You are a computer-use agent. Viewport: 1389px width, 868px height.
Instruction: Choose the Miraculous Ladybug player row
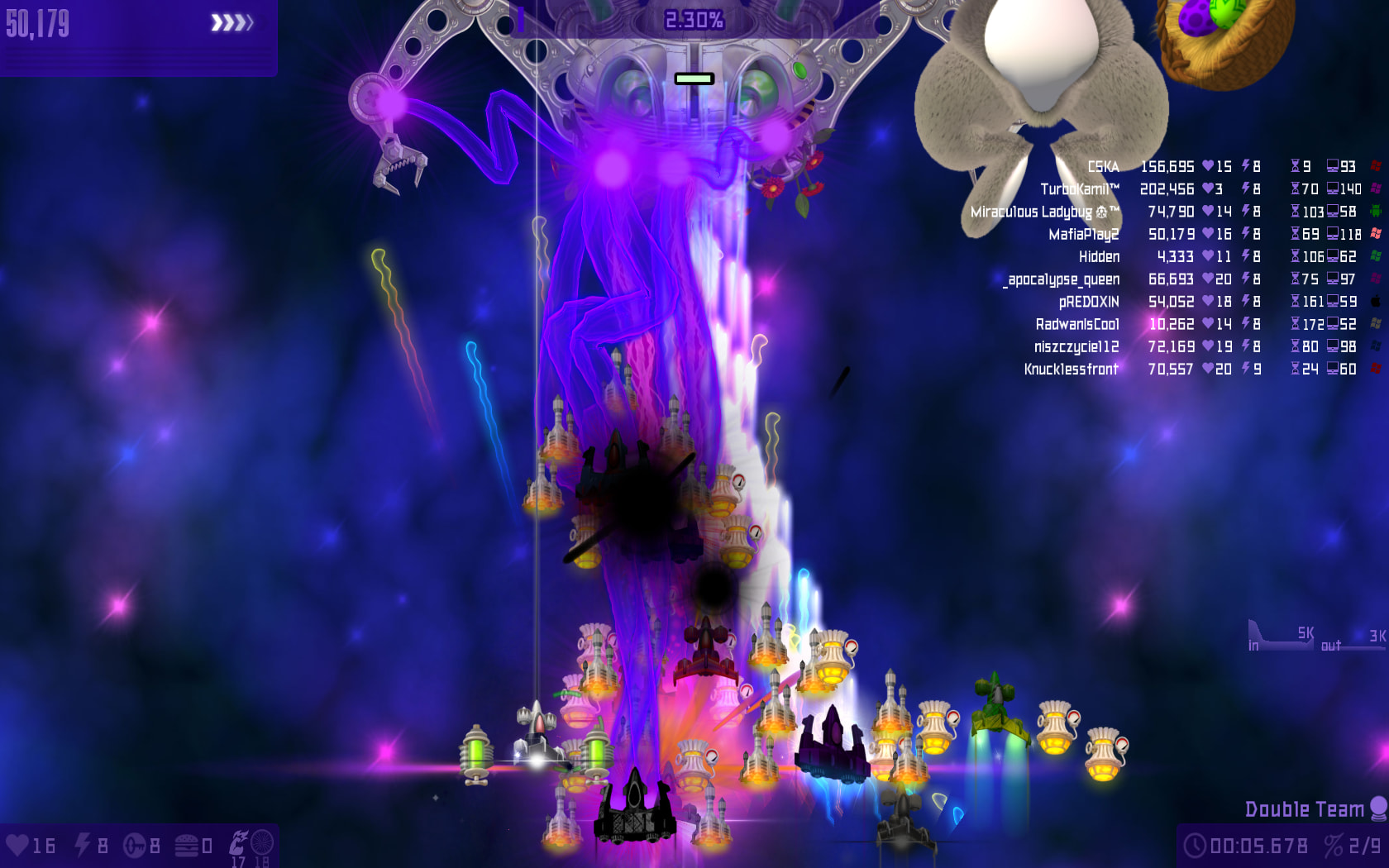(1044, 212)
